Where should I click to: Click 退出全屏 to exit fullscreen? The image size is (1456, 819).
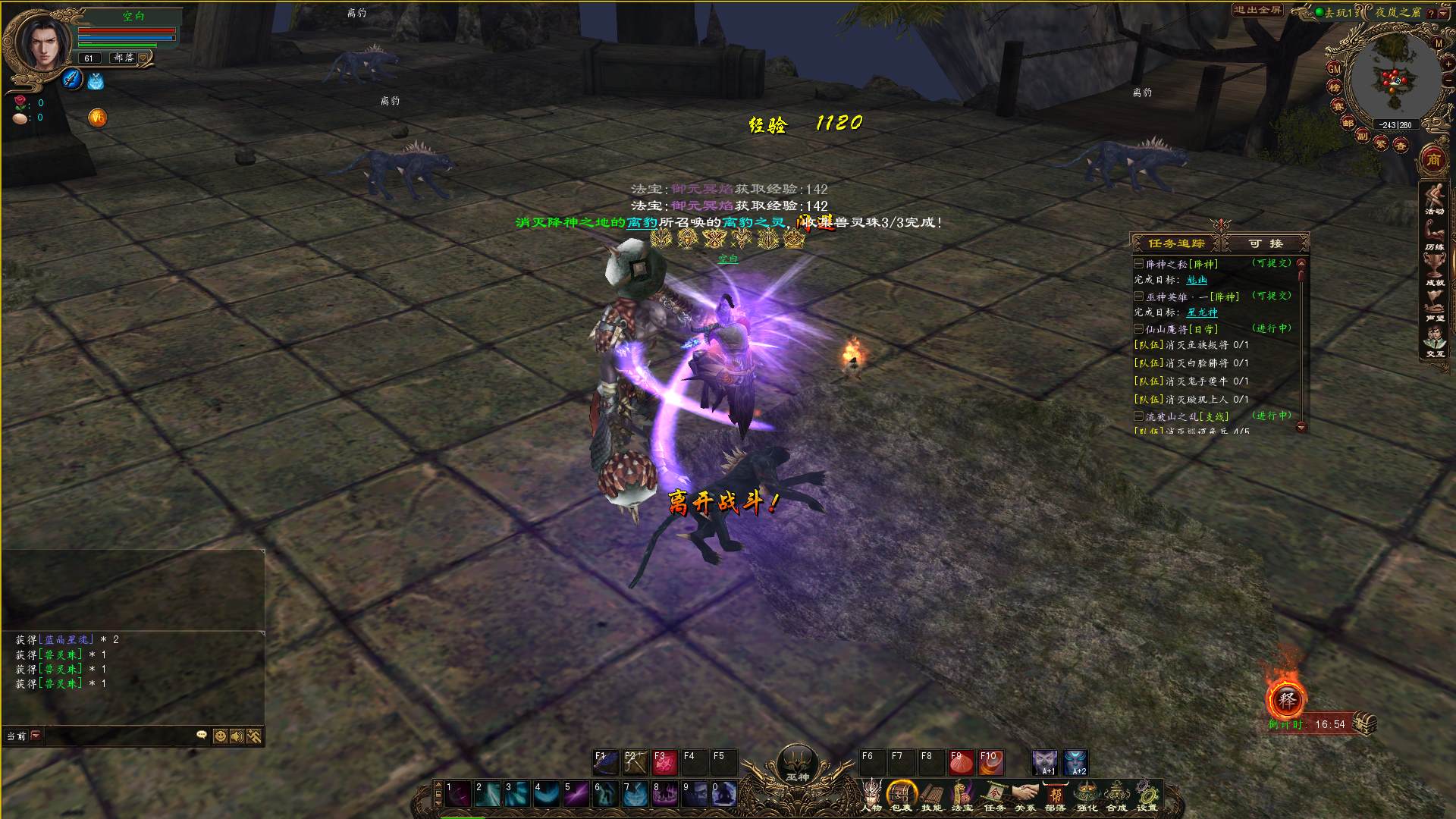(1257, 10)
